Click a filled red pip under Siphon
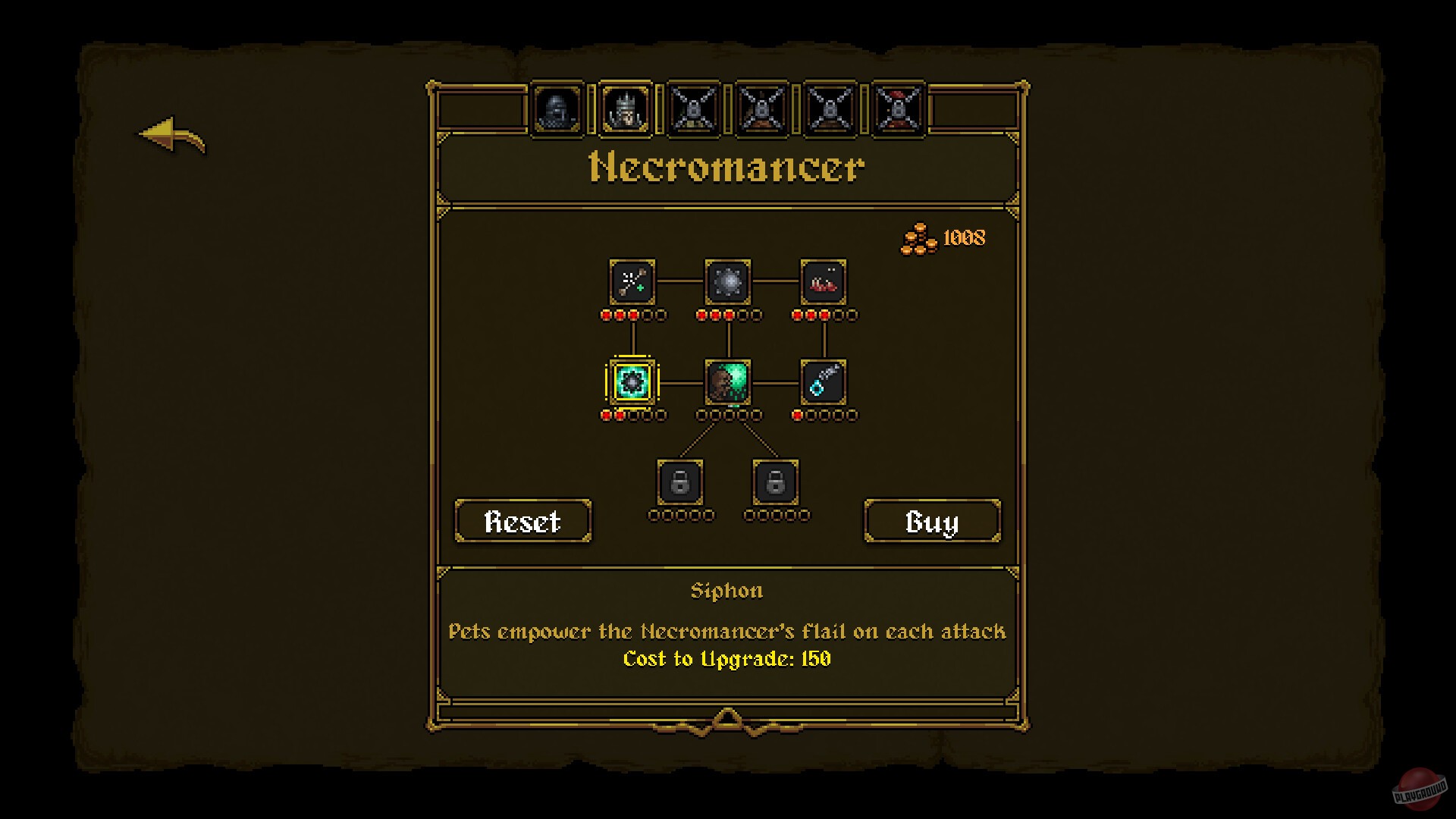The height and width of the screenshot is (819, 1456). (607, 415)
